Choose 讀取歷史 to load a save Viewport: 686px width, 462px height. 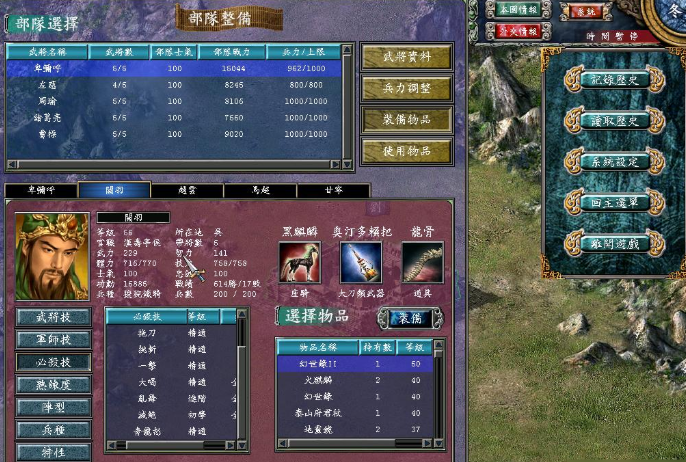(614, 121)
